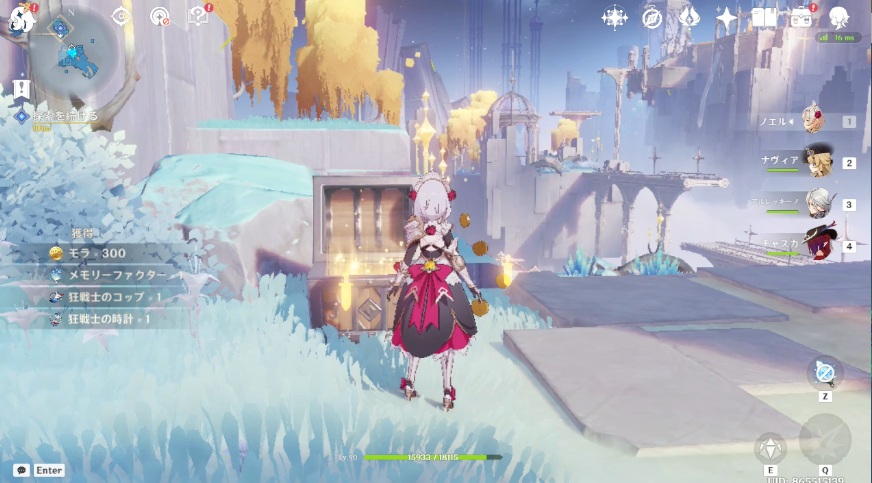Toggle the elemental sight eye icon
The height and width of the screenshot is (483, 872).
pos(121,16)
